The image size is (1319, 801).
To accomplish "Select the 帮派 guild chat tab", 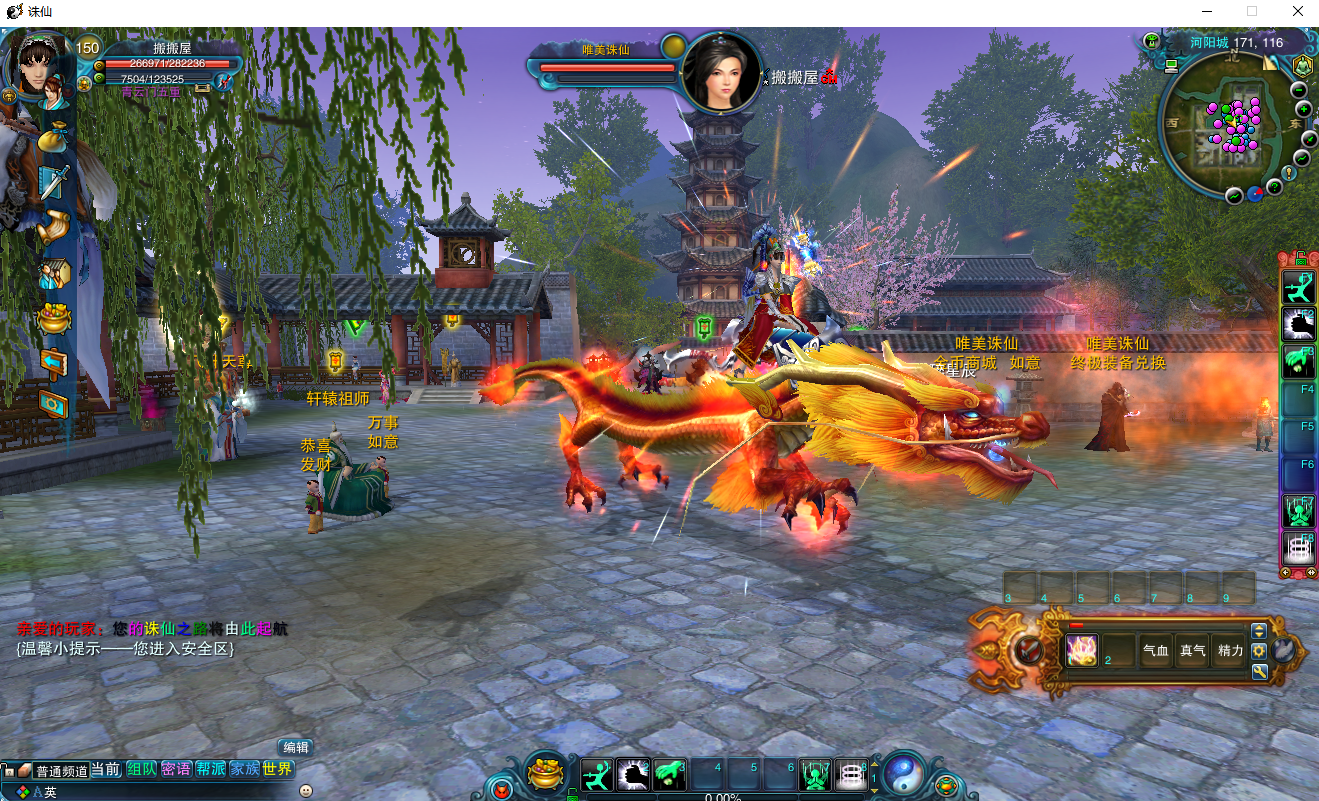I will [210, 769].
